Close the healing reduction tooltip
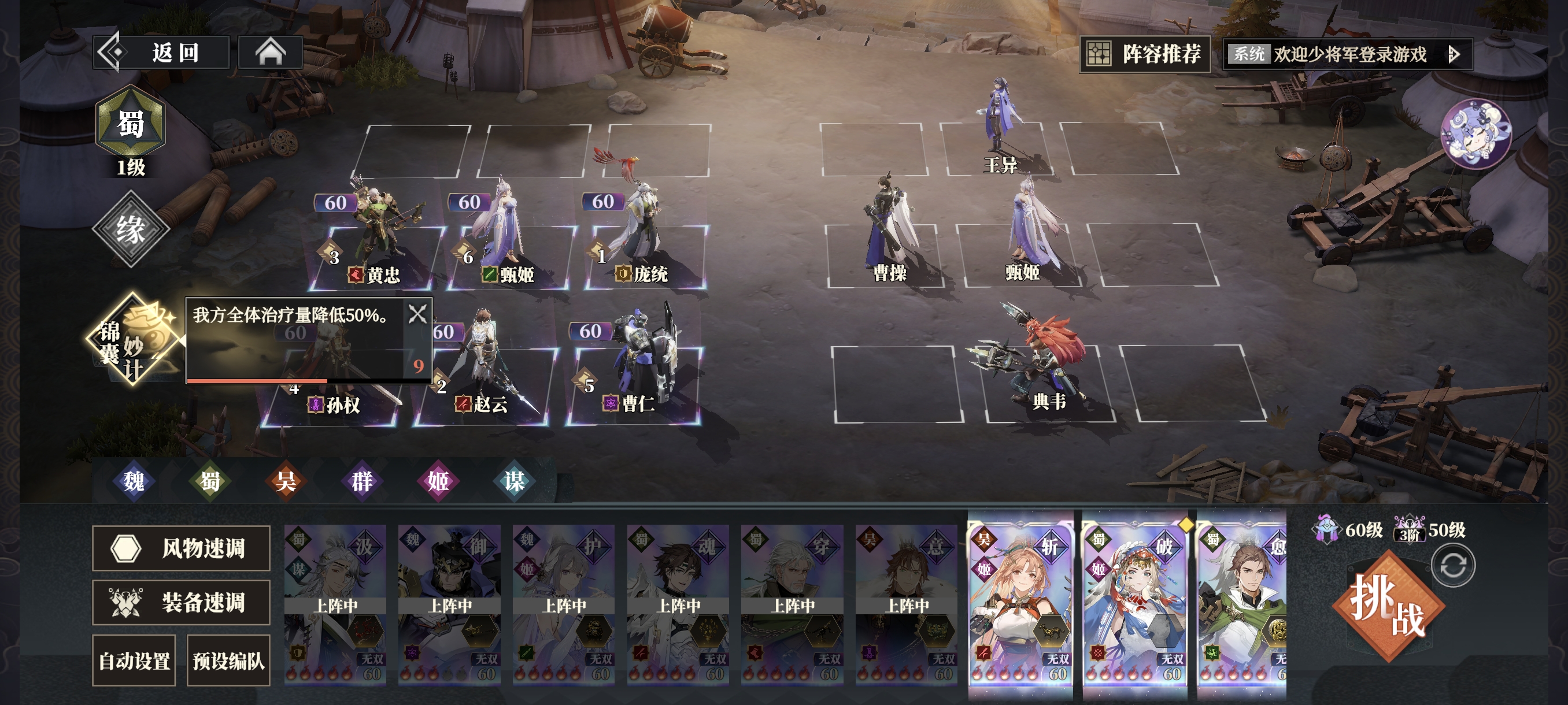 (x=417, y=314)
